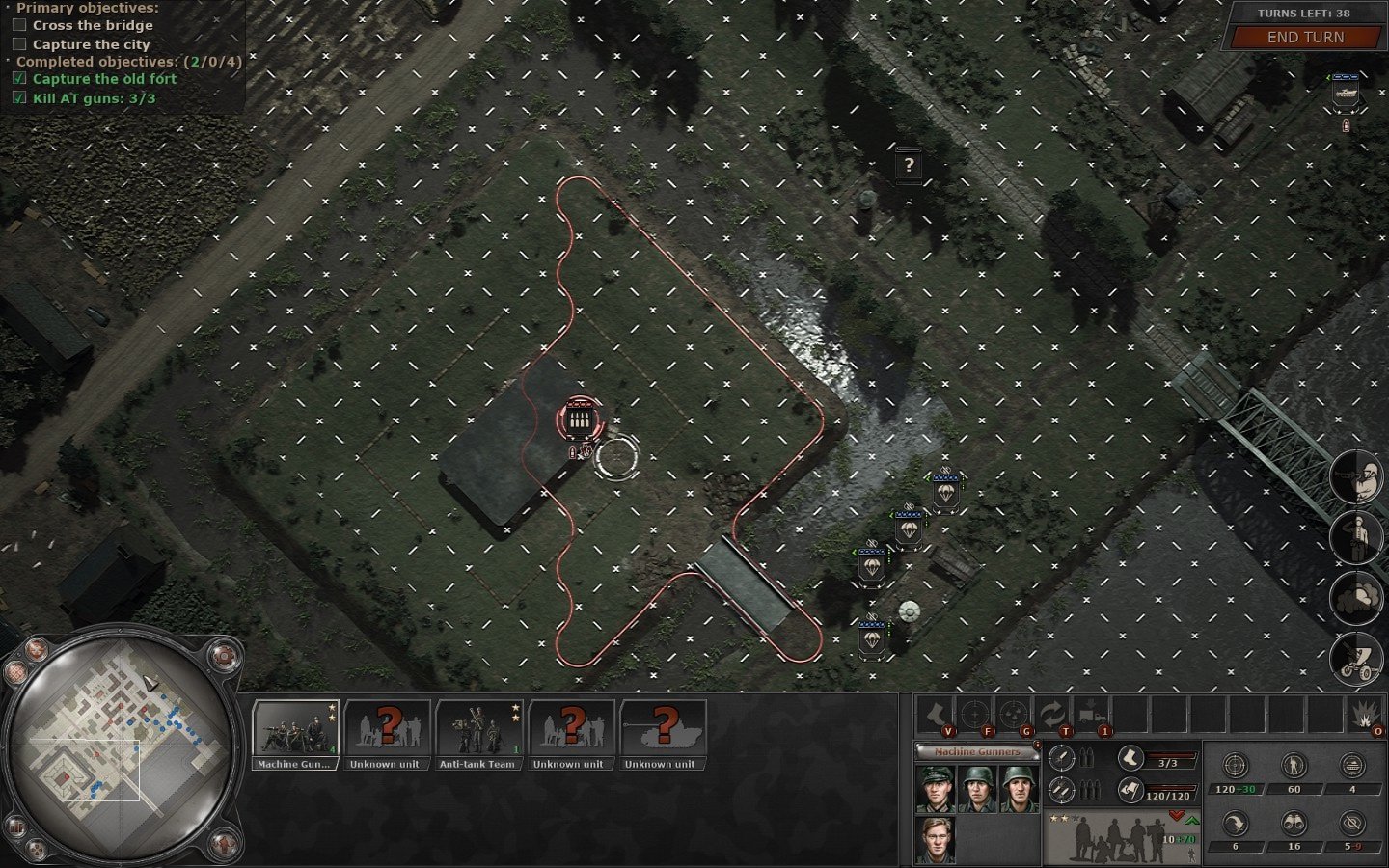Select the Anti-tank Team unit card
Viewport: 1389px width, 868px height.
[478, 734]
